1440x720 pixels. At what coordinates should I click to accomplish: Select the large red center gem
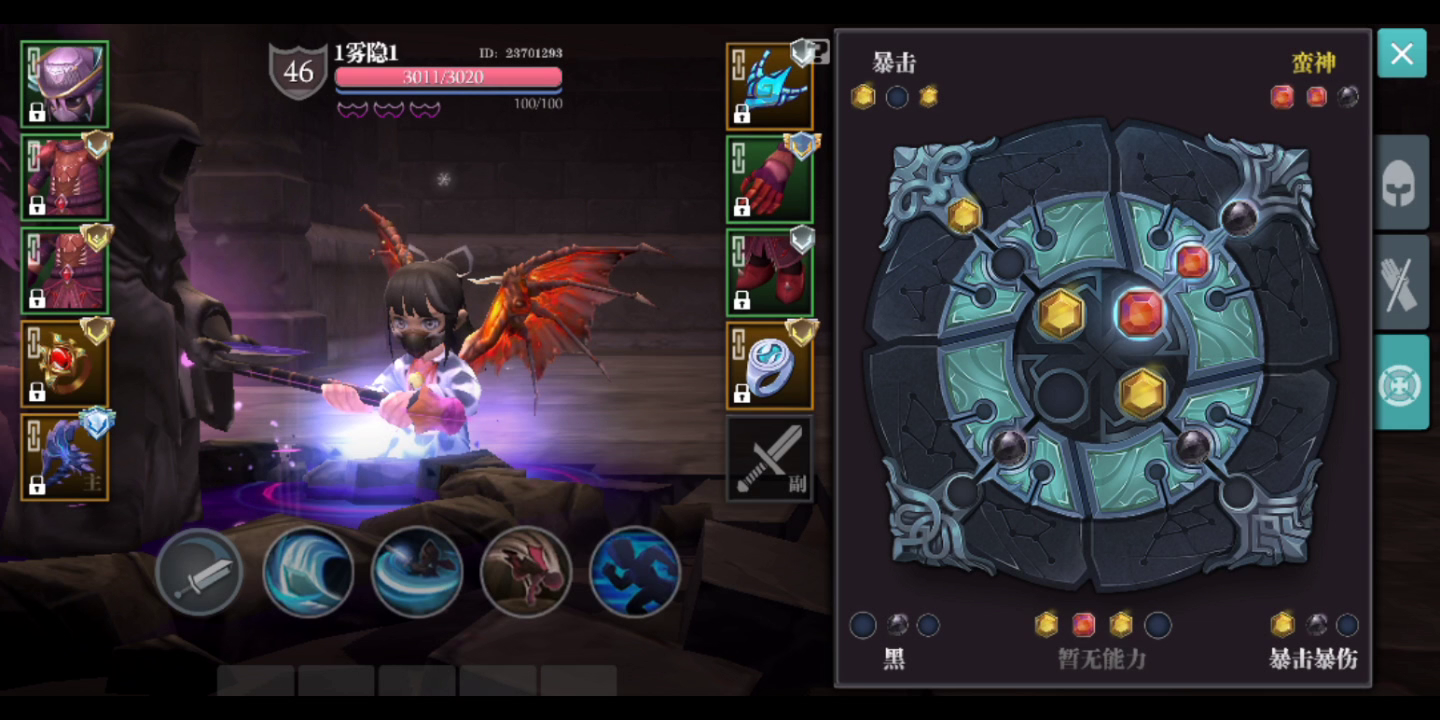1140,313
